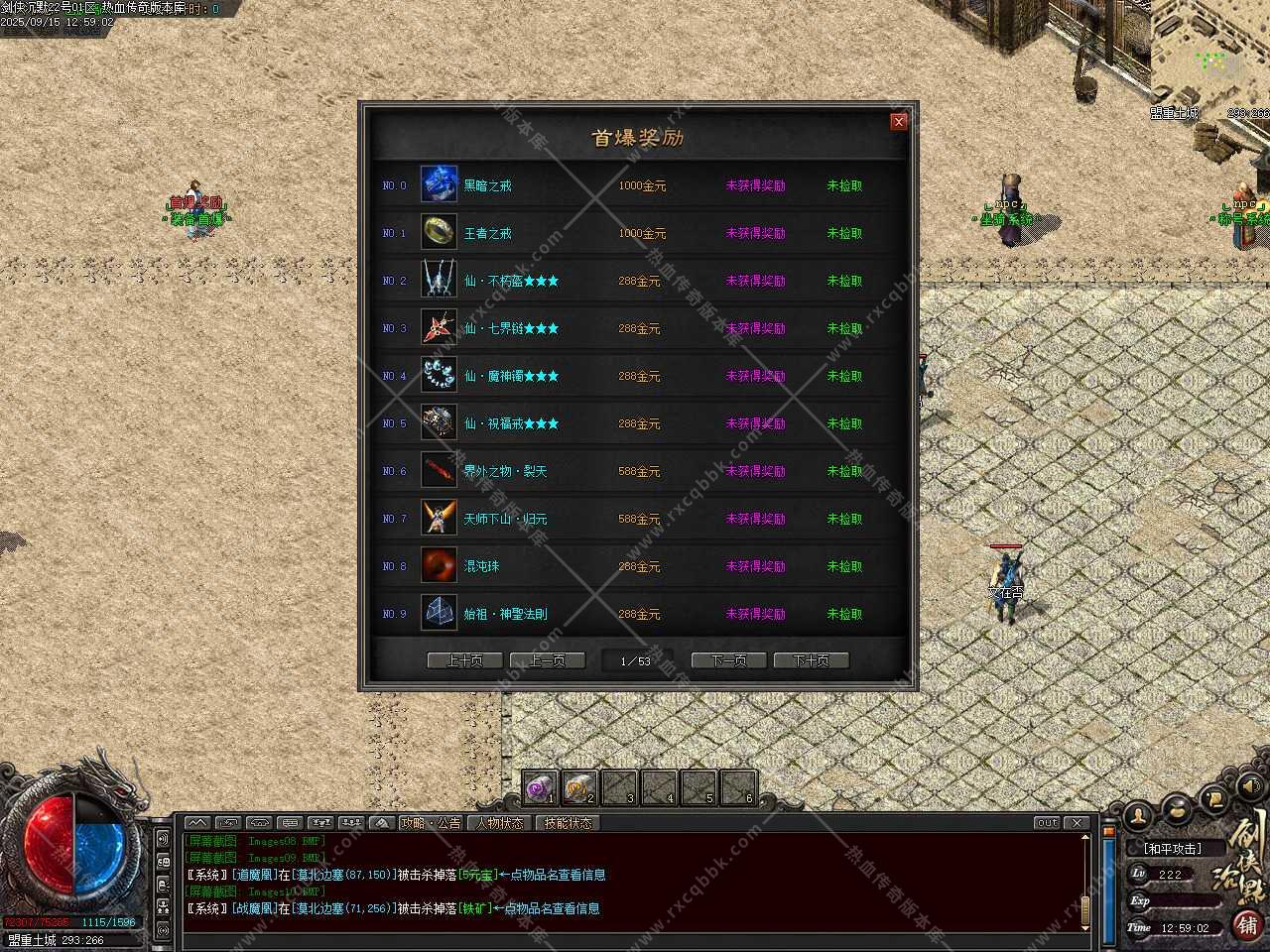The width and height of the screenshot is (1270, 952).
Task: Go to next page with 下一页
Action: coord(728,660)
